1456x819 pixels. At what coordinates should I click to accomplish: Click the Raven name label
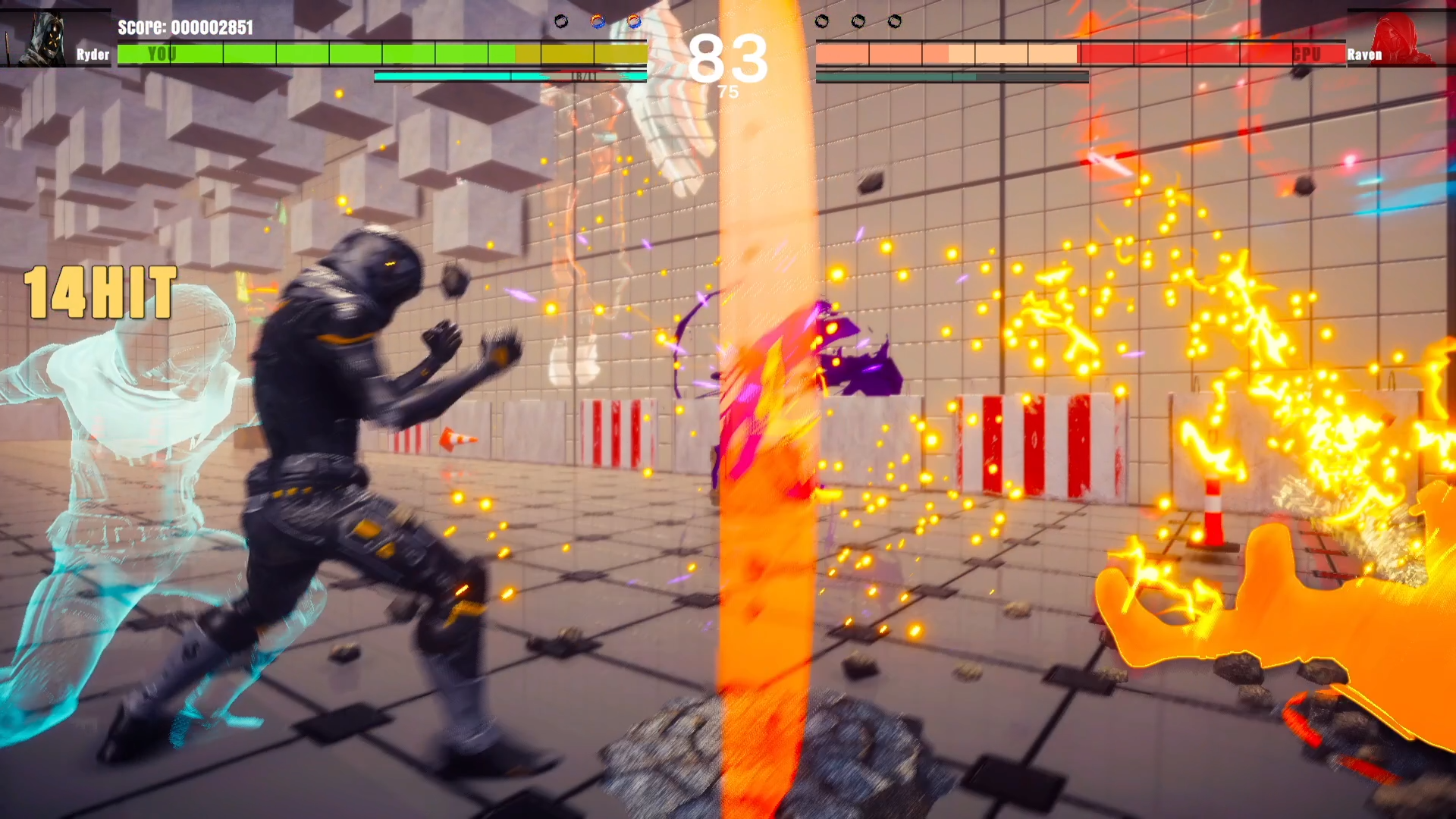(1365, 54)
